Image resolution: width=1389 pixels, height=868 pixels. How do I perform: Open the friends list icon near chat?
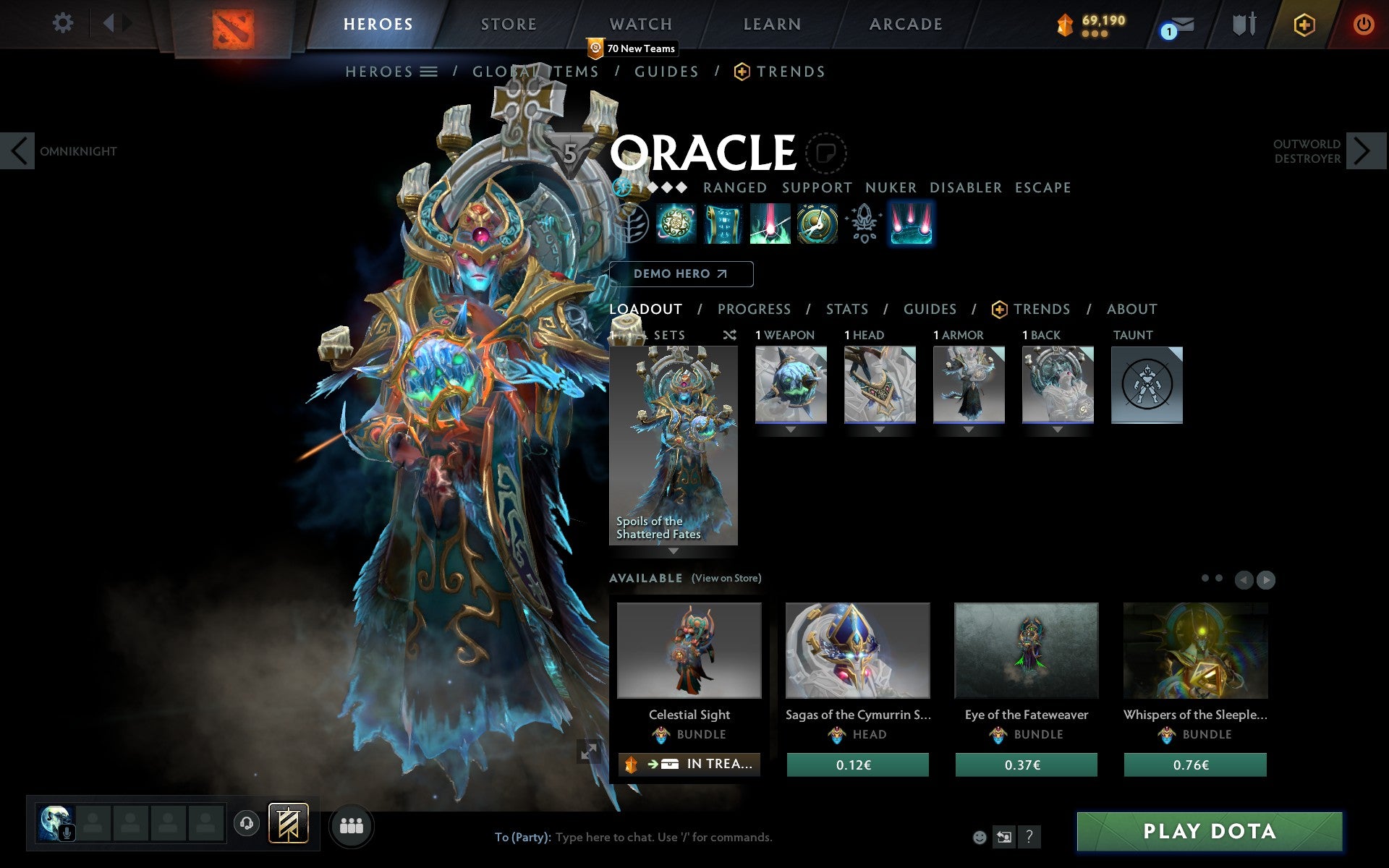tap(351, 826)
